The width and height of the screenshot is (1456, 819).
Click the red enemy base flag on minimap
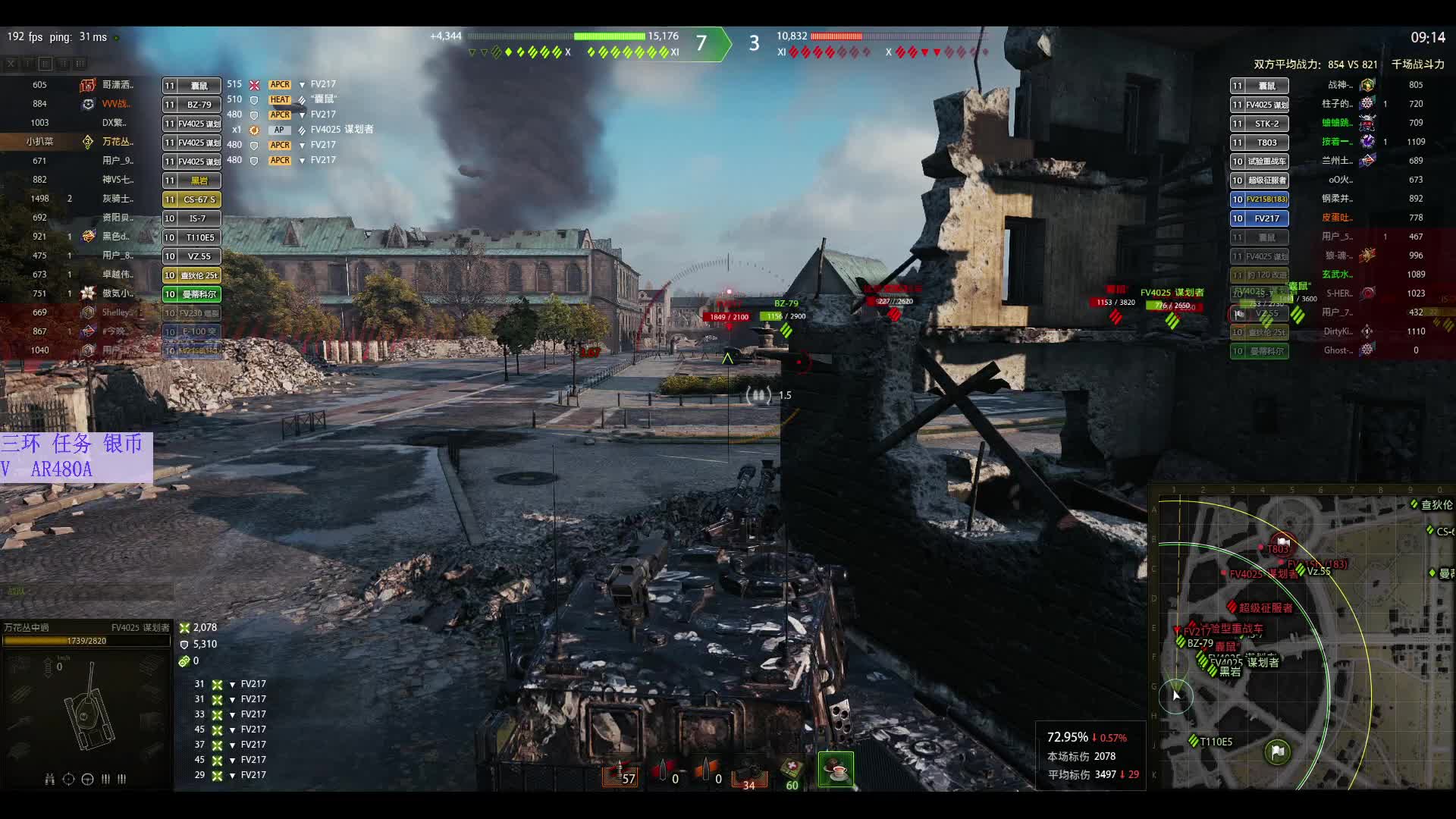coord(1282,541)
